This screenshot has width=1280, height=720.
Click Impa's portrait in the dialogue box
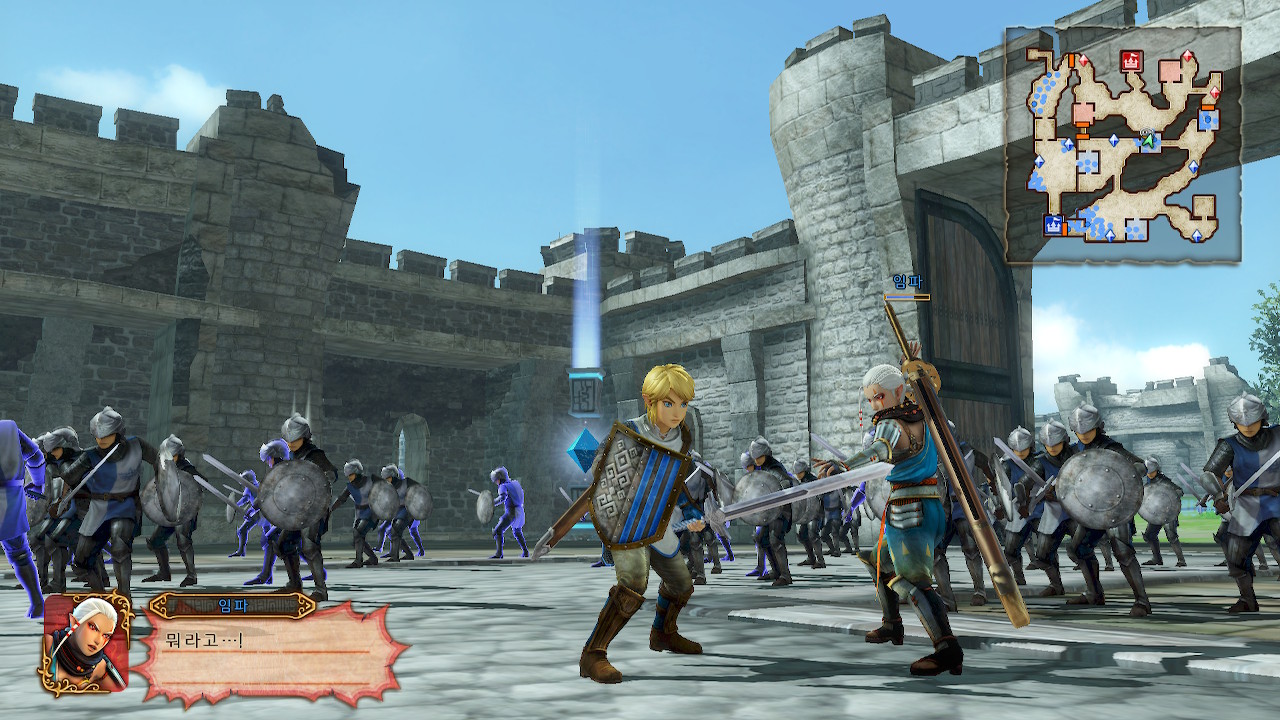click(x=86, y=644)
